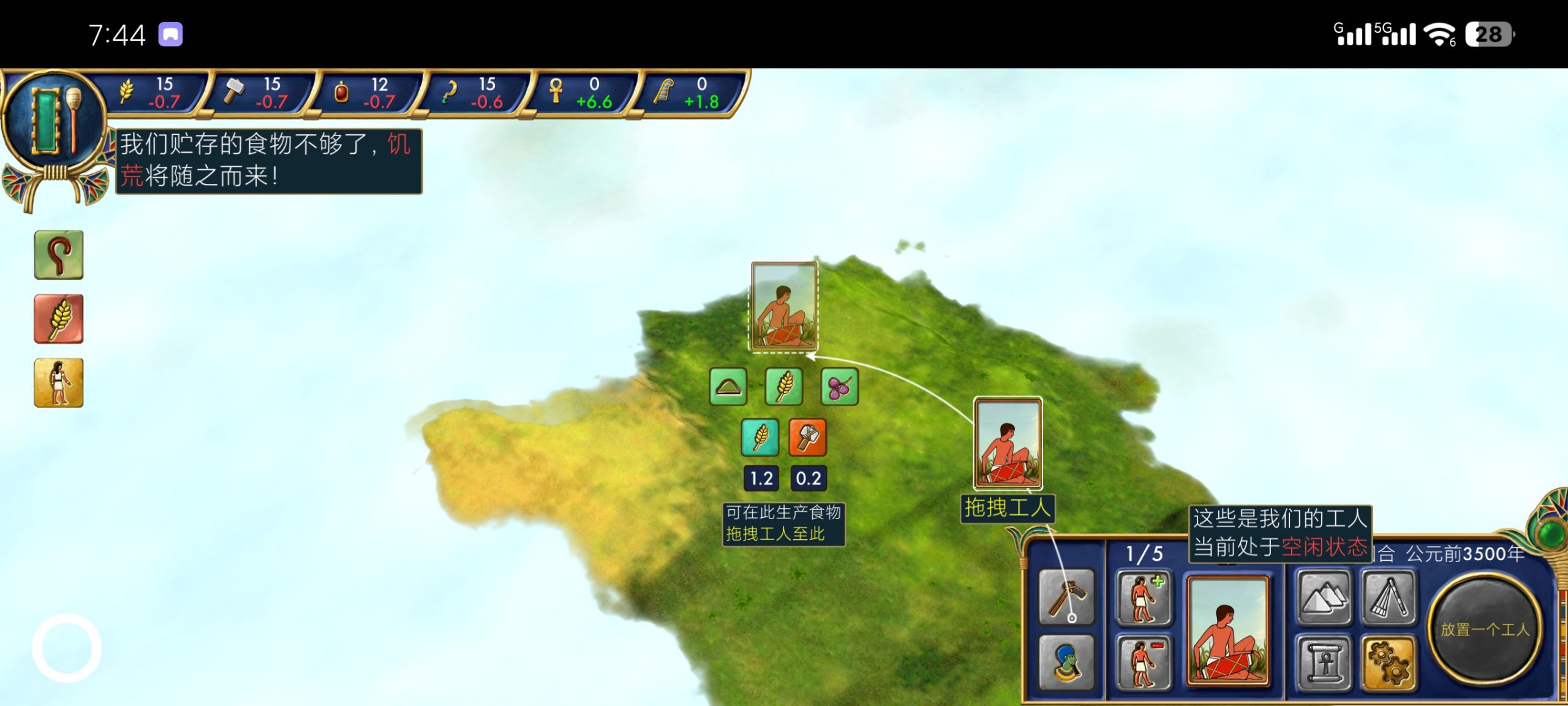Add a worker with the plus button
This screenshot has width=1568, height=706.
click(x=1144, y=598)
